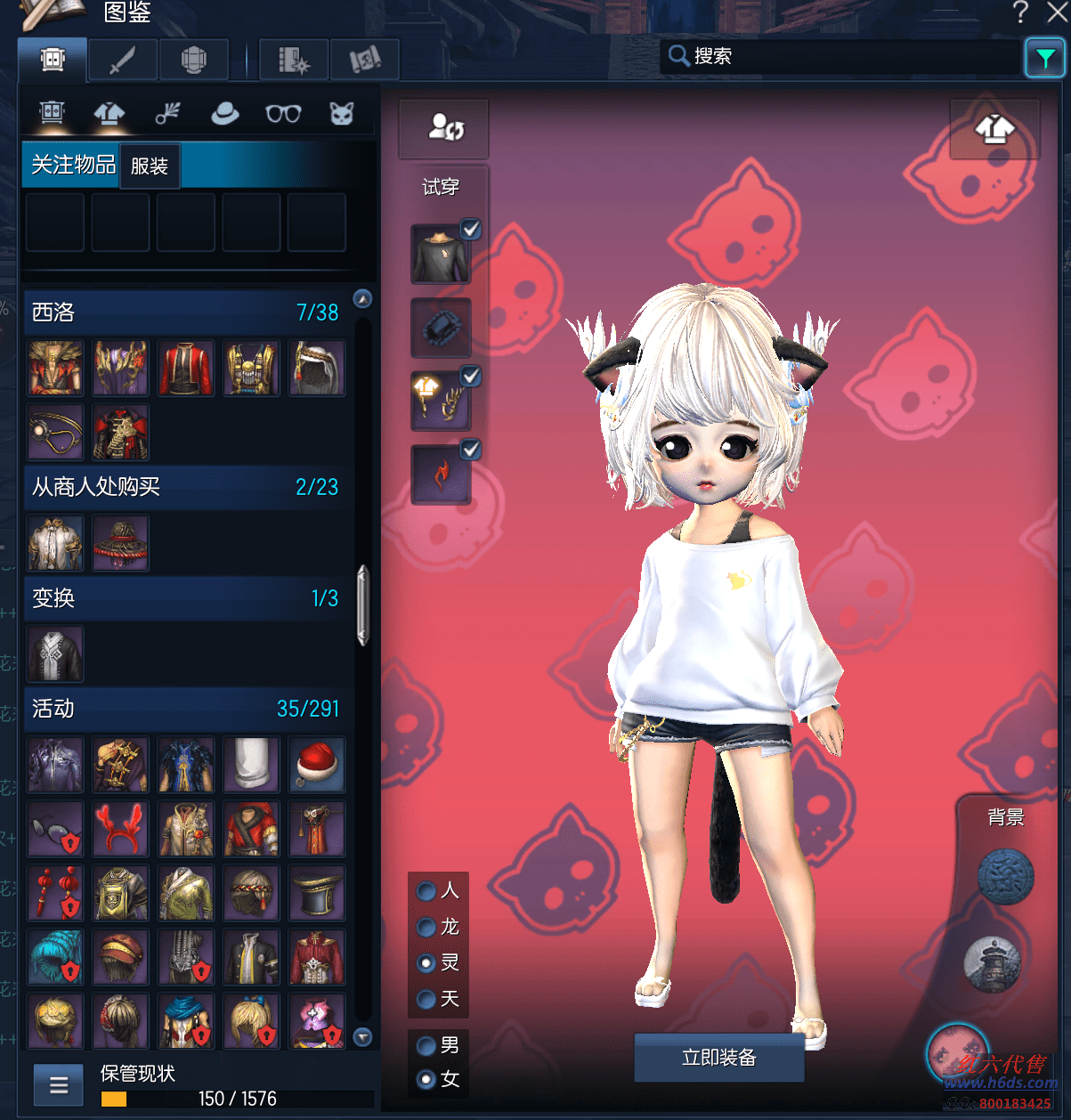Select the 龙 race option
This screenshot has height=1120, width=1071.
(x=427, y=928)
